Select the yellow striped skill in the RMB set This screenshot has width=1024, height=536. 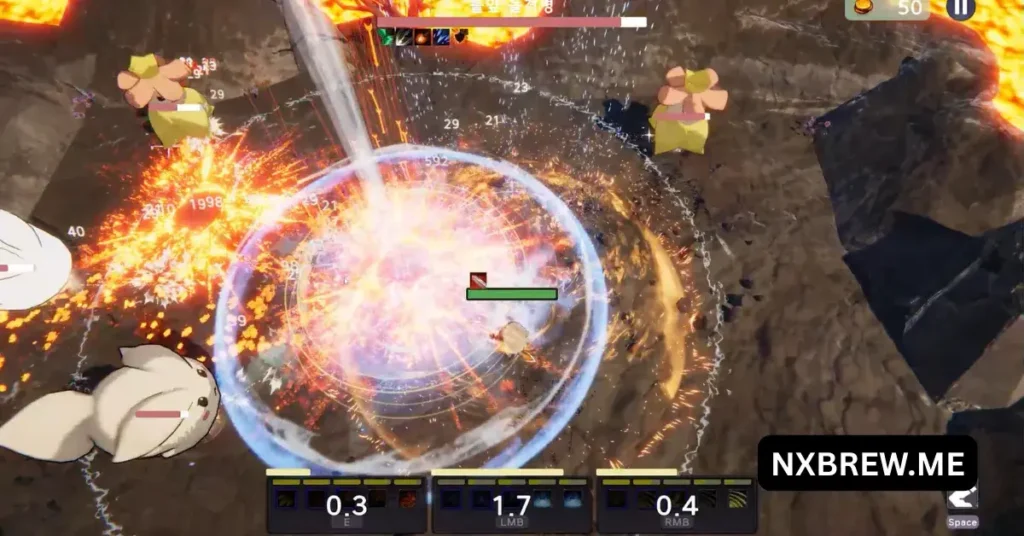[737, 498]
